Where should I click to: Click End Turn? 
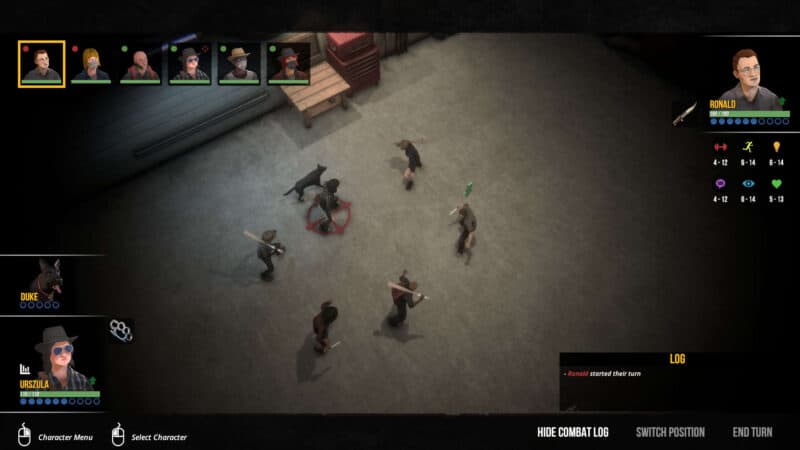click(752, 432)
